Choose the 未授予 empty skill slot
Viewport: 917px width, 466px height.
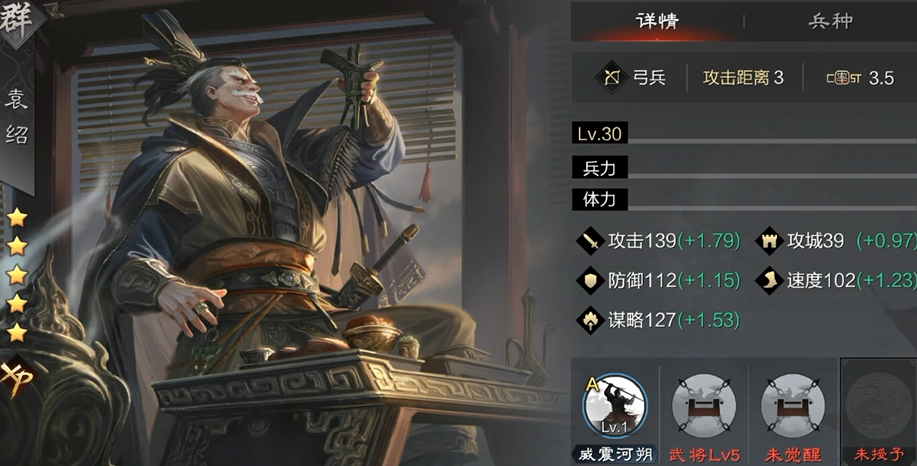[x=877, y=407]
